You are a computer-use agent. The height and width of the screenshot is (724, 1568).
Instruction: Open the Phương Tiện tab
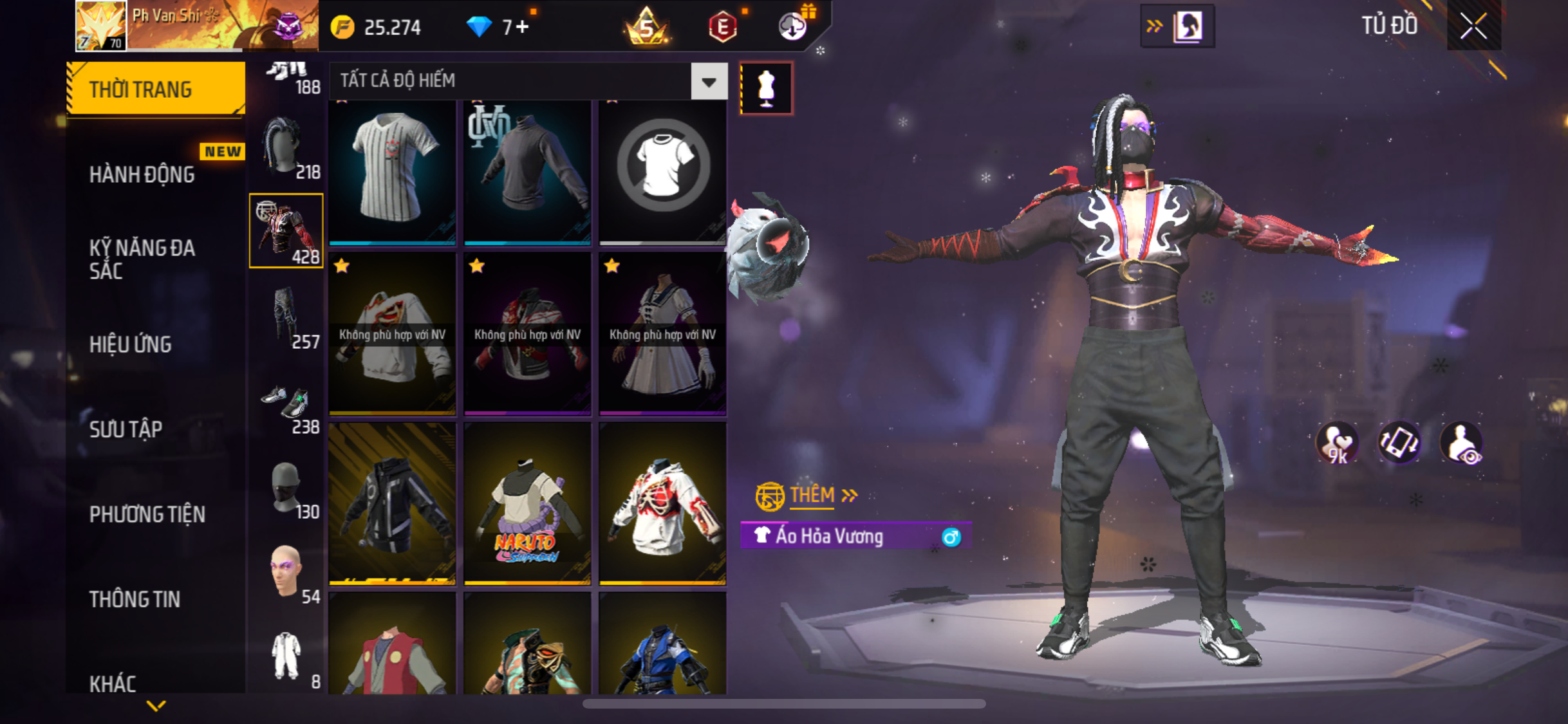[x=147, y=514]
